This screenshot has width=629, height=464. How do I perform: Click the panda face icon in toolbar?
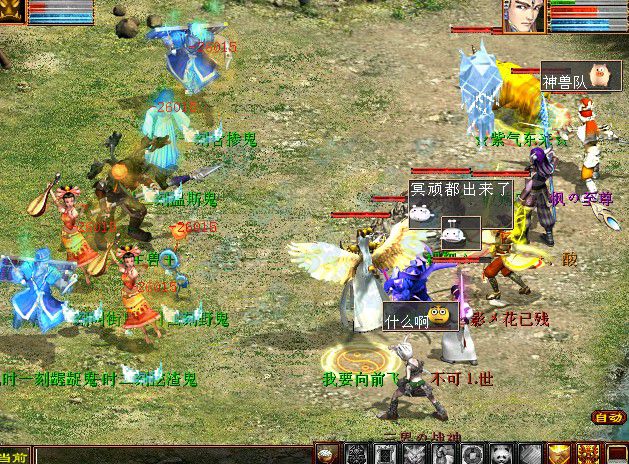(502, 454)
